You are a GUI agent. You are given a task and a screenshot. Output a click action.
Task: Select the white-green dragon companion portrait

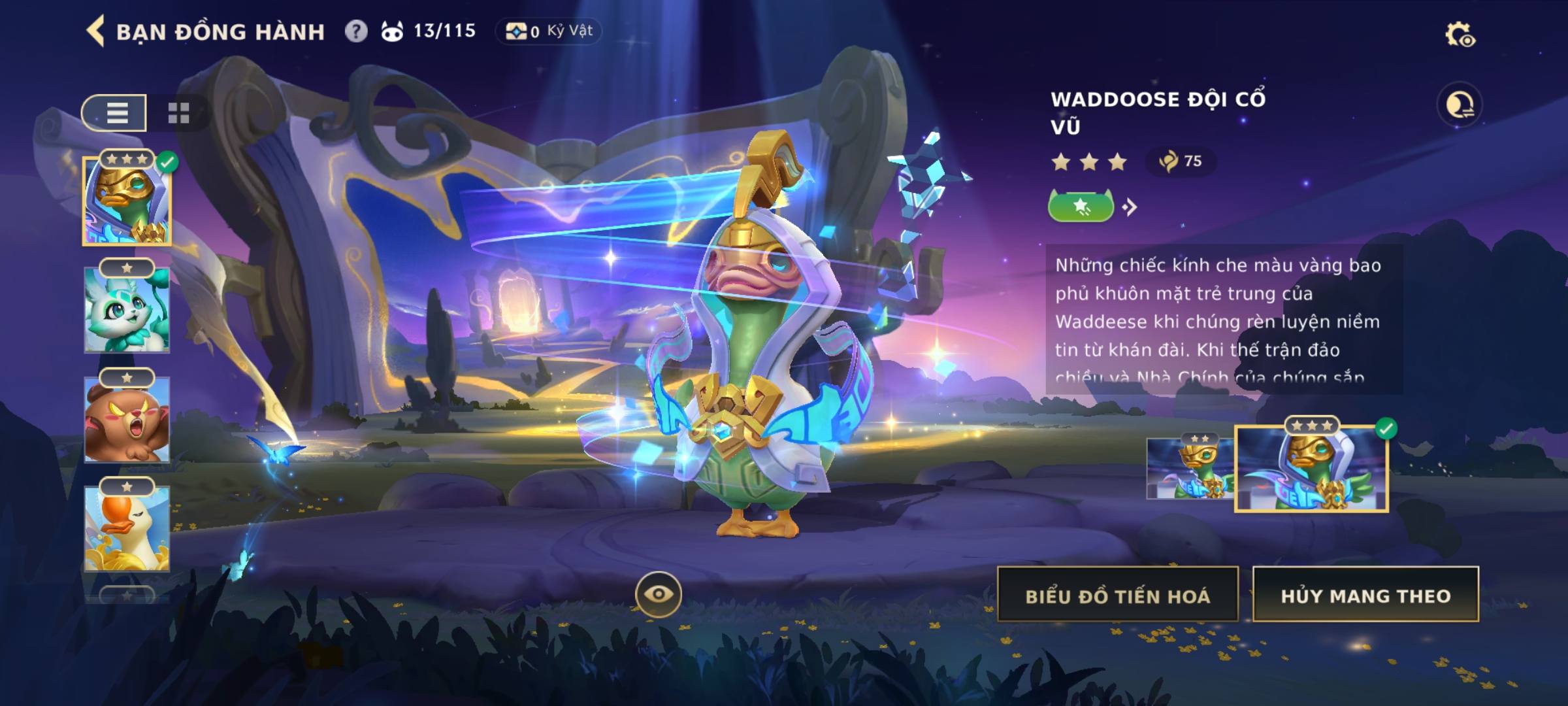click(x=127, y=310)
